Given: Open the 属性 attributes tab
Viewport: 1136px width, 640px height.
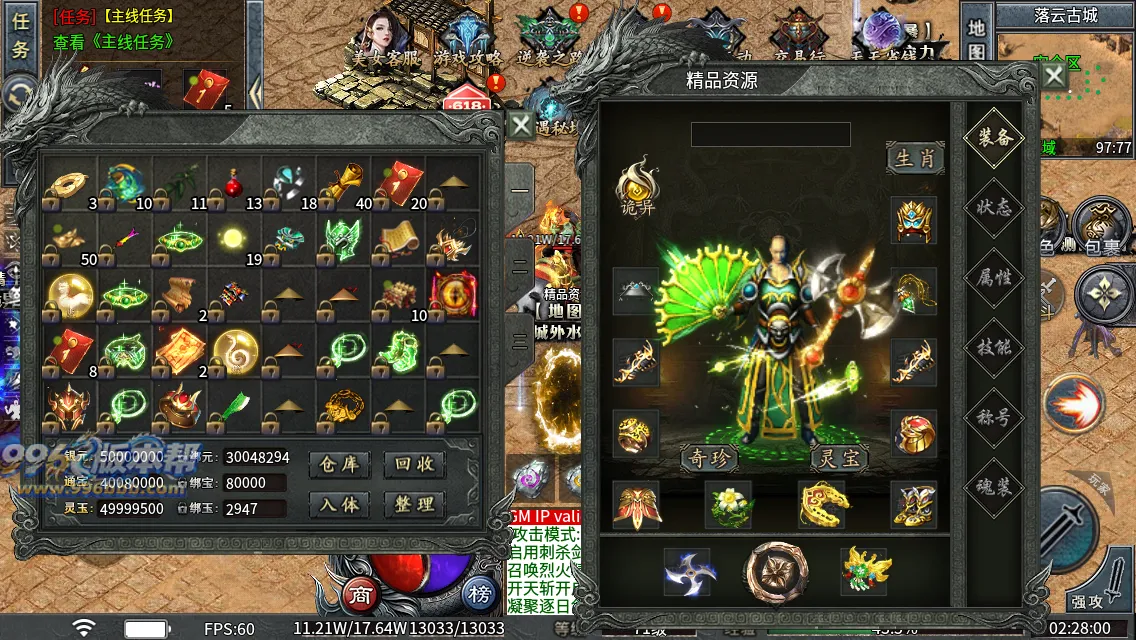Looking at the screenshot, I should (993, 277).
